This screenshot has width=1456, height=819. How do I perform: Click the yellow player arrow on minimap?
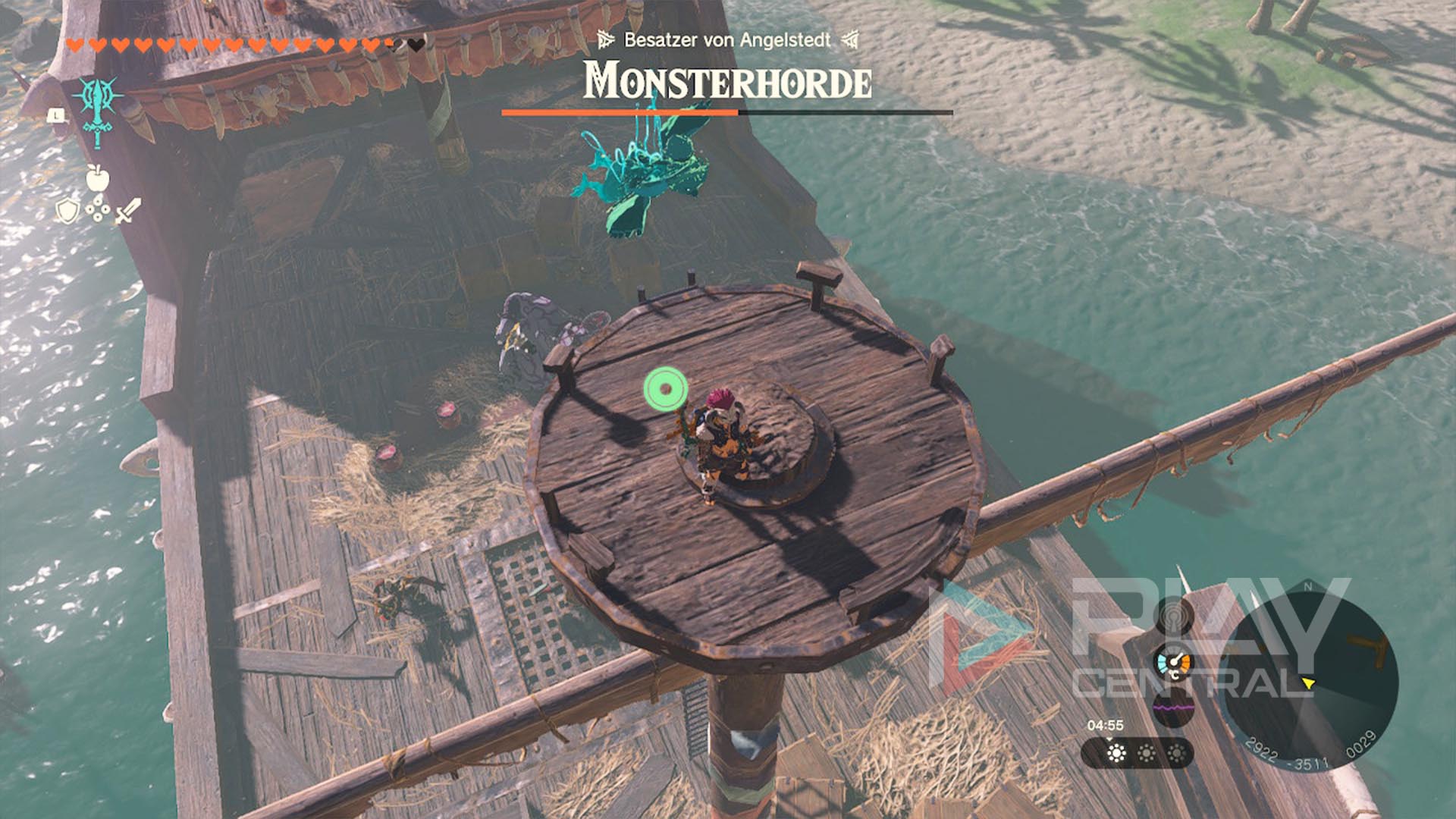1307,684
